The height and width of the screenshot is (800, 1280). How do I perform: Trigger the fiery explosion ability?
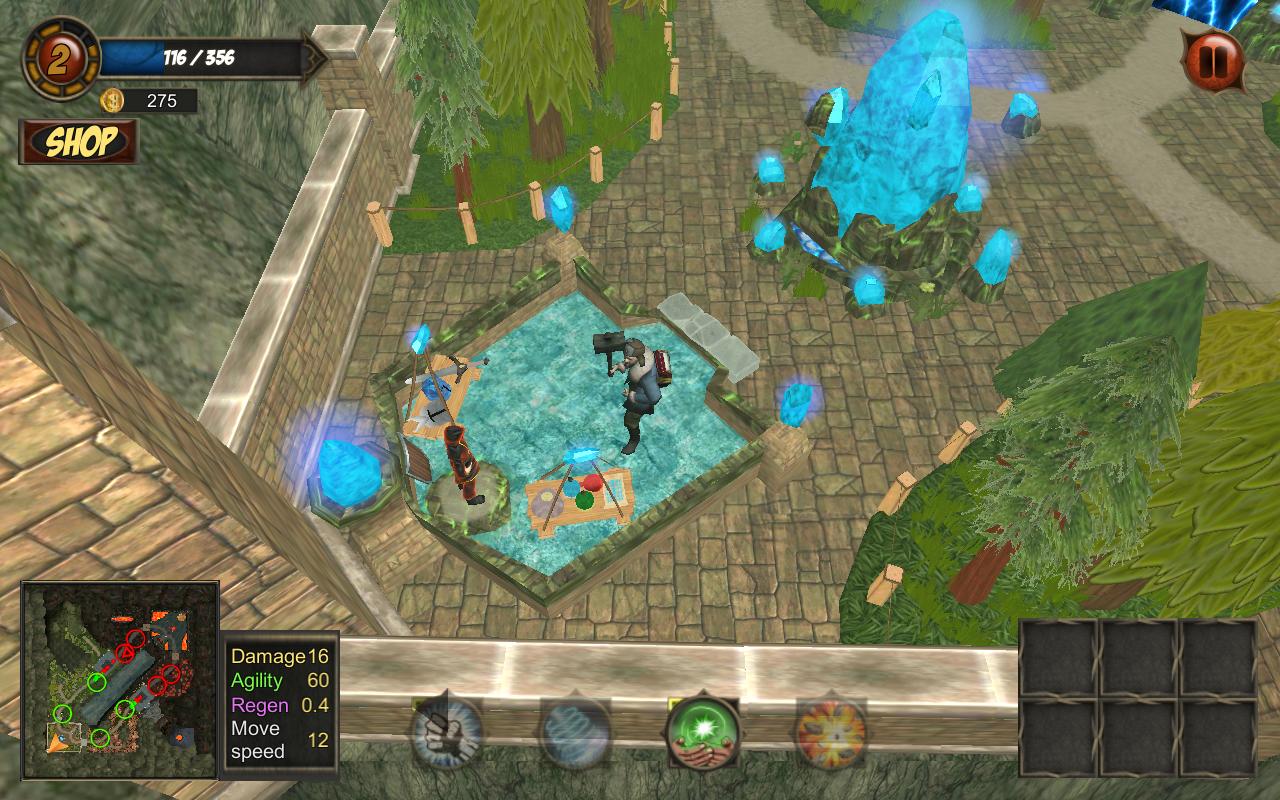pos(831,733)
